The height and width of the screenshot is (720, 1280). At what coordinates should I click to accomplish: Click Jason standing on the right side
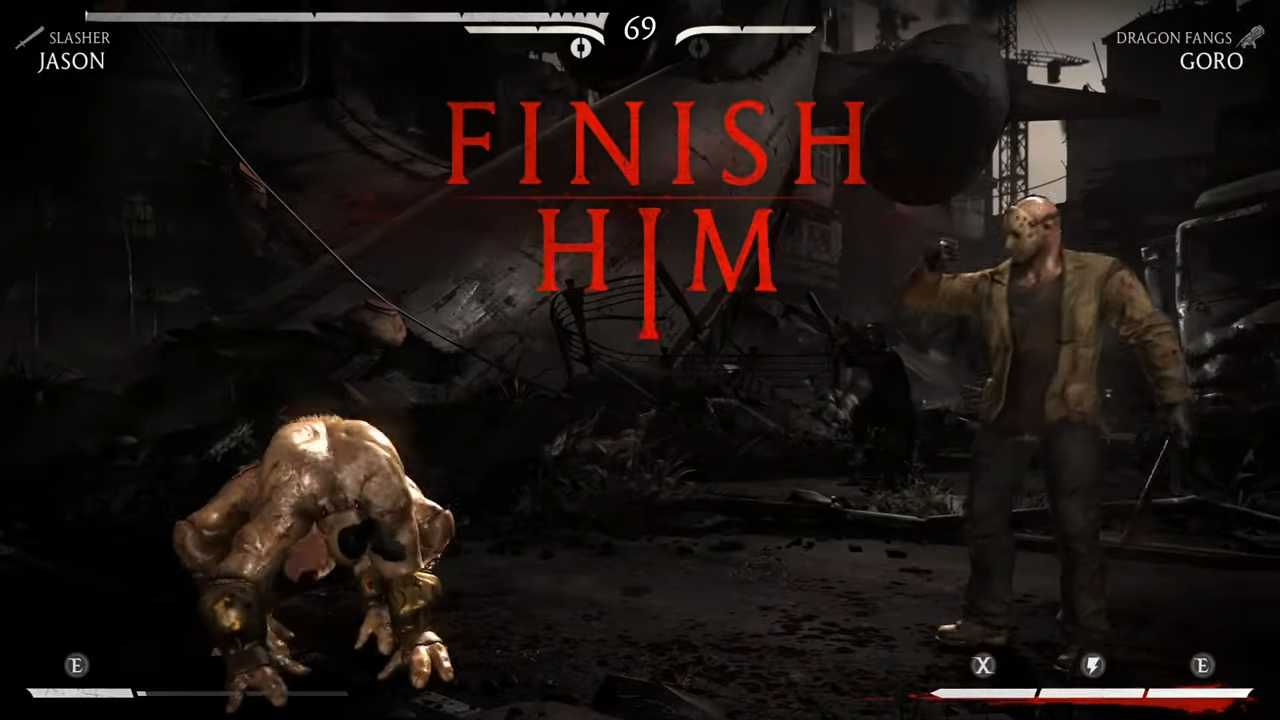click(1040, 400)
